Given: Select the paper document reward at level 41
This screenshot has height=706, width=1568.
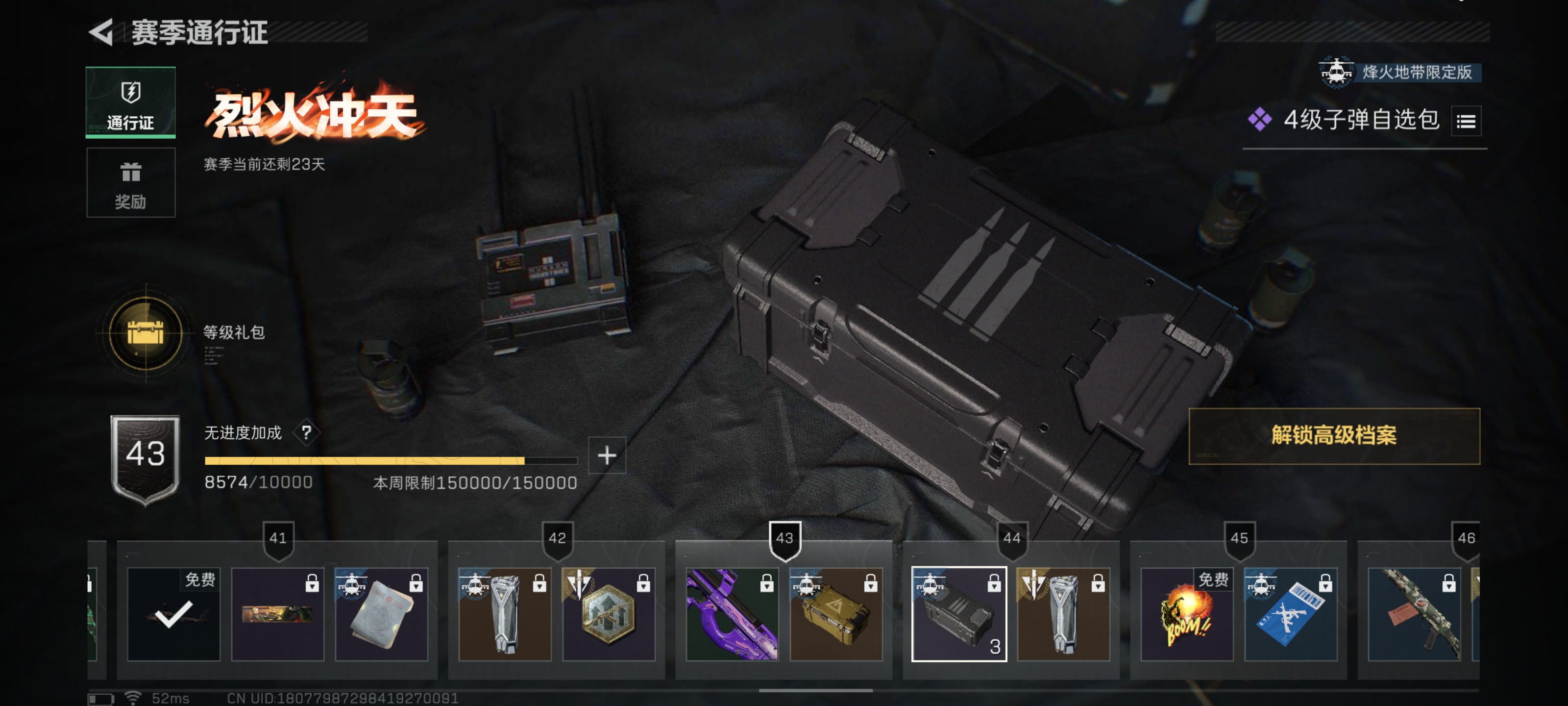Looking at the screenshot, I should coord(381,613).
